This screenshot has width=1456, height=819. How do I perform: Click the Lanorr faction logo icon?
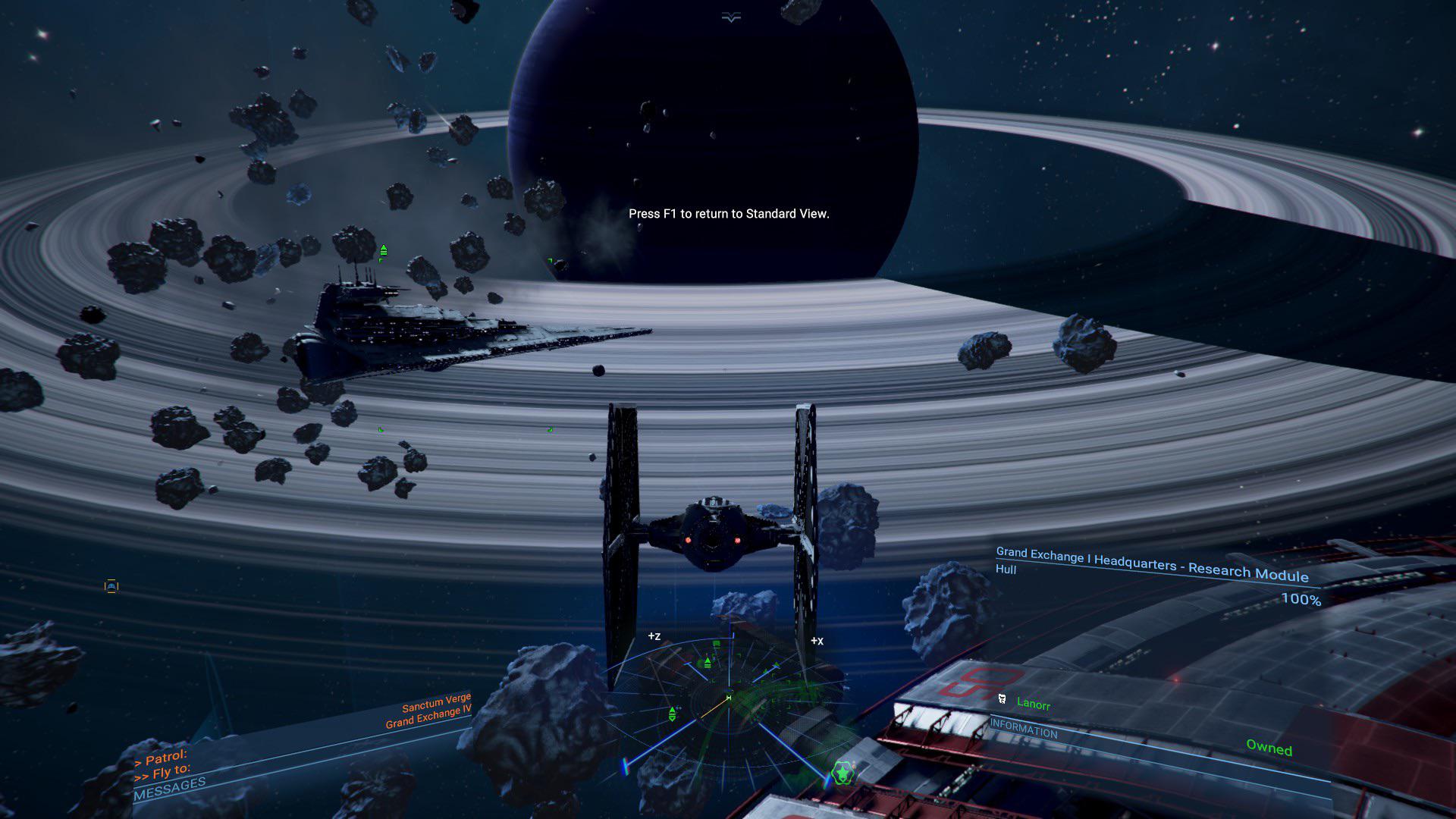click(x=1002, y=699)
